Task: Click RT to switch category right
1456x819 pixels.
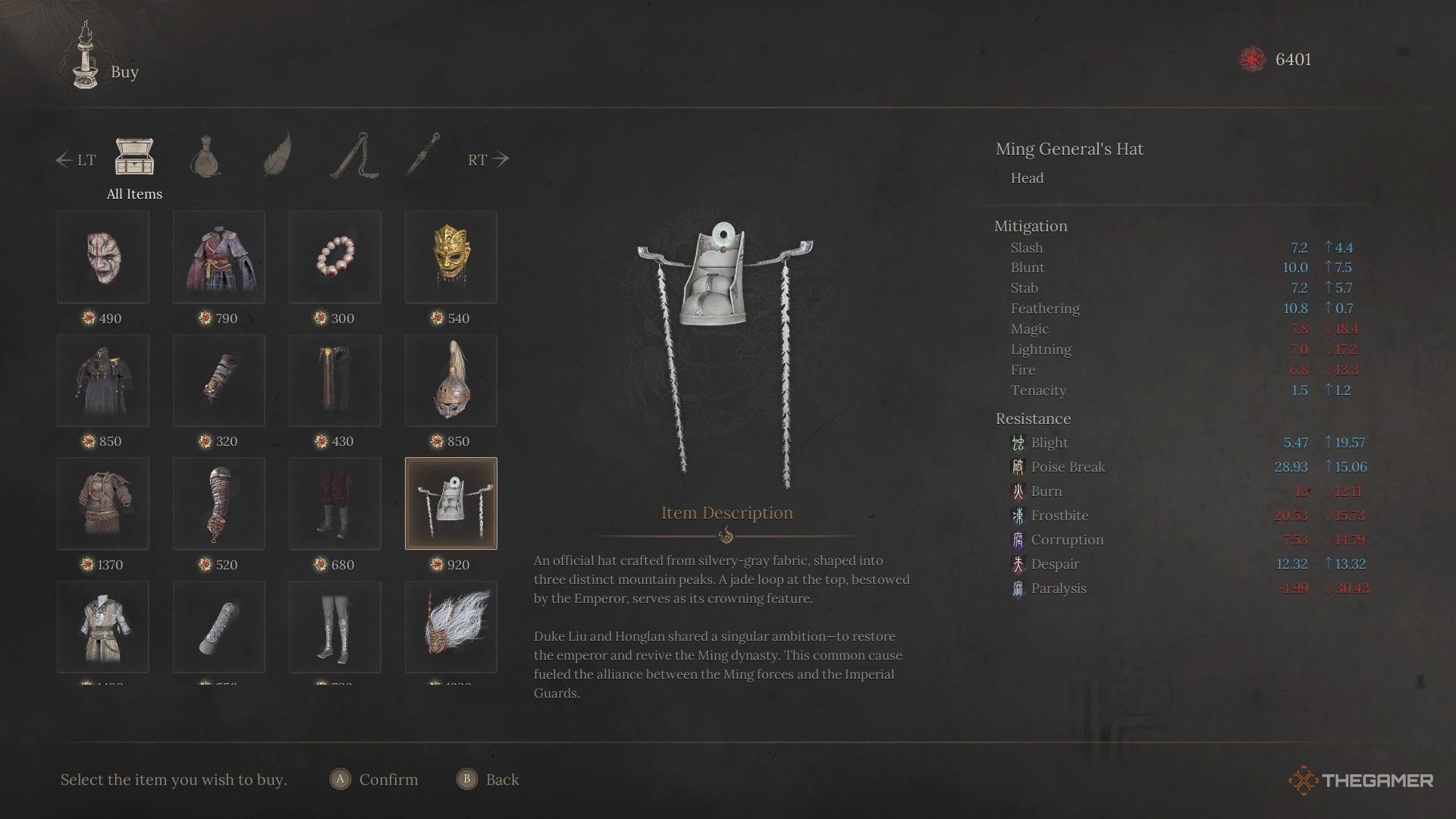Action: click(486, 159)
